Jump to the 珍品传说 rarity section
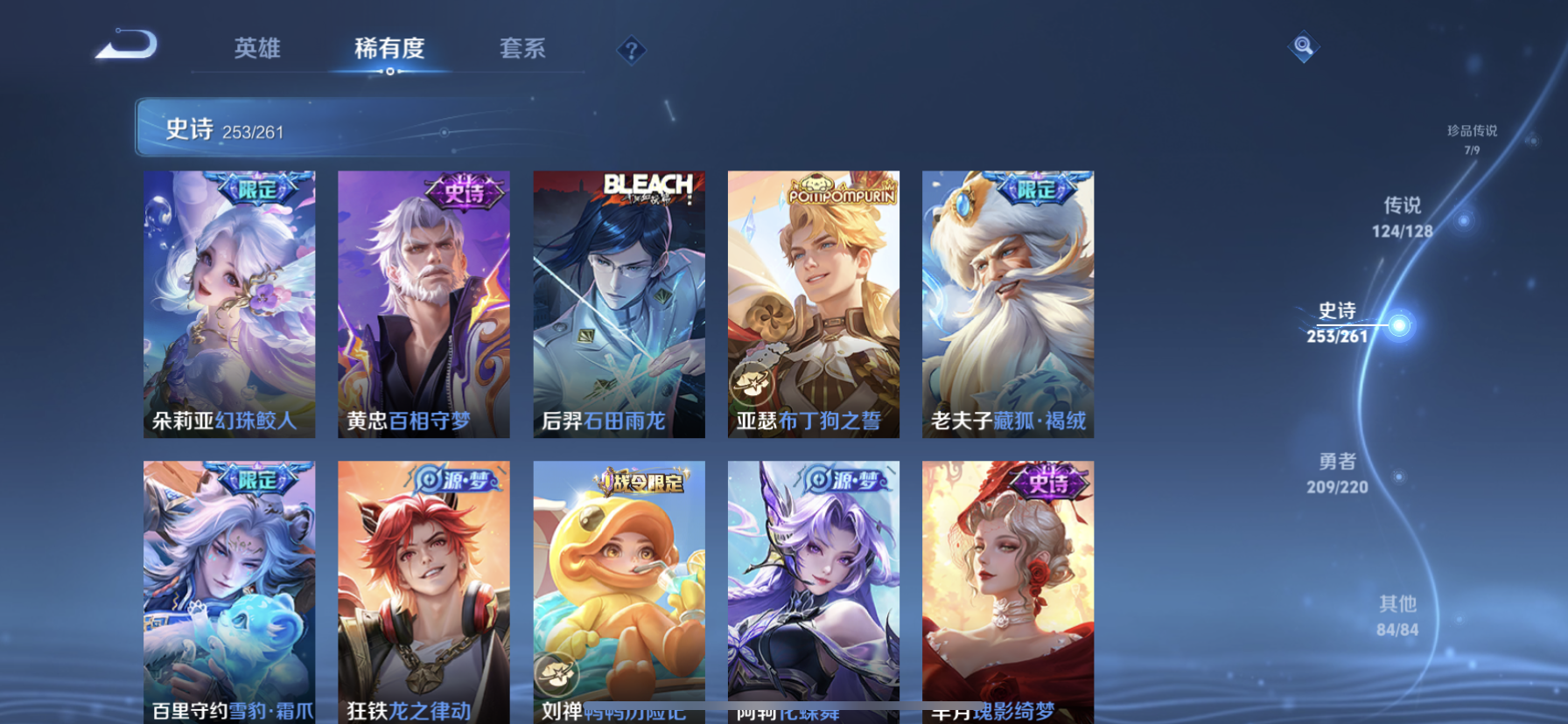 tap(1472, 138)
